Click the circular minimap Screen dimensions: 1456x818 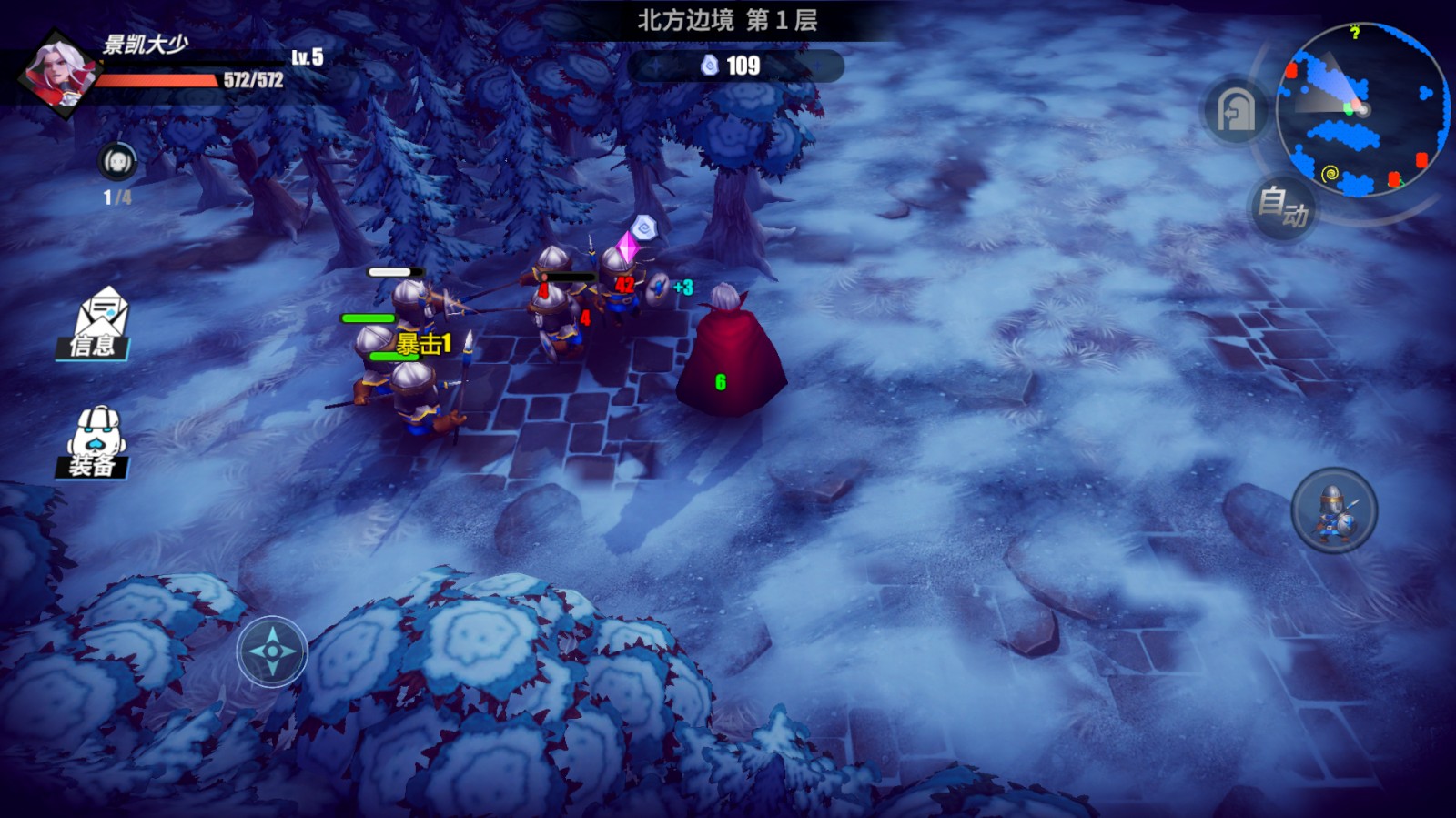point(1361,109)
